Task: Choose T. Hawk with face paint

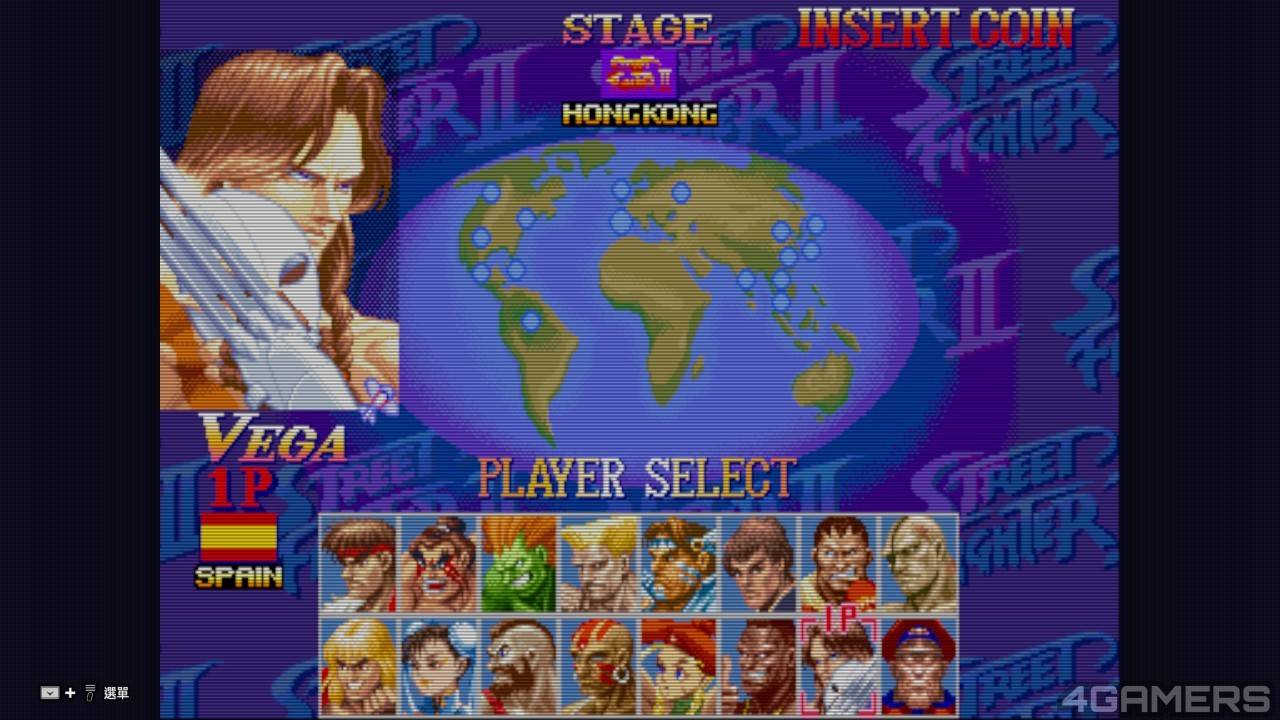Action: point(679,563)
